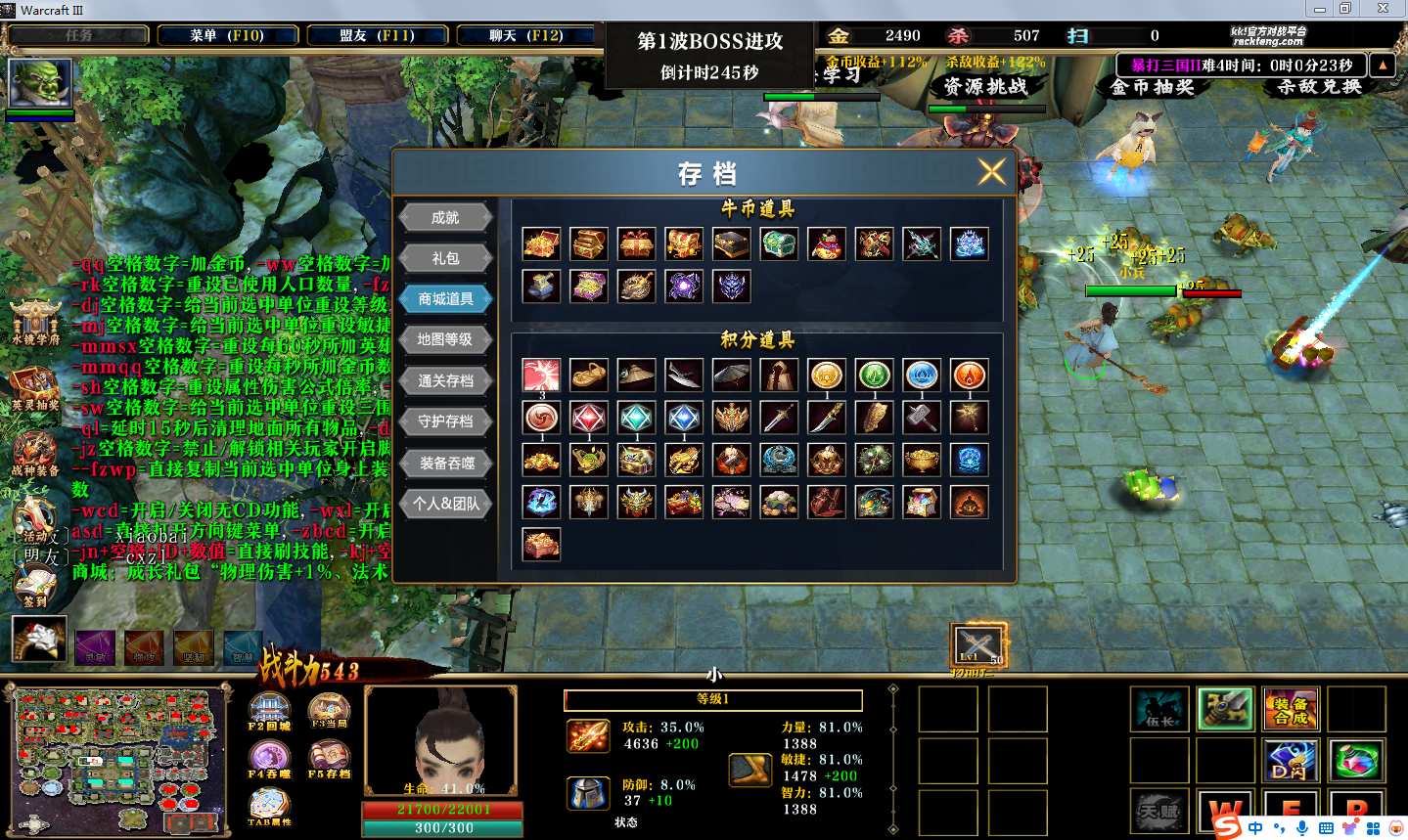Open the 菜单 (F10) menu

click(x=227, y=35)
